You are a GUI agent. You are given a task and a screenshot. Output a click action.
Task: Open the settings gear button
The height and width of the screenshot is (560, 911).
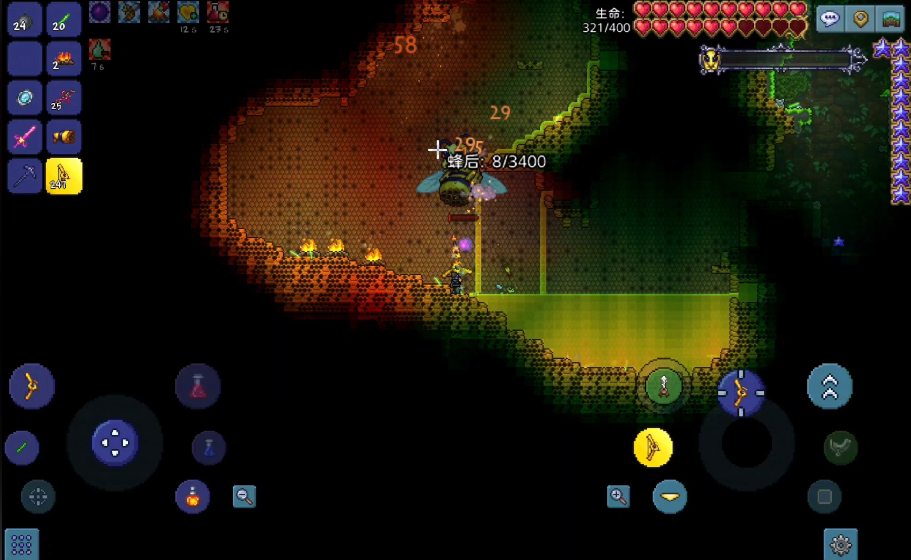[841, 545]
